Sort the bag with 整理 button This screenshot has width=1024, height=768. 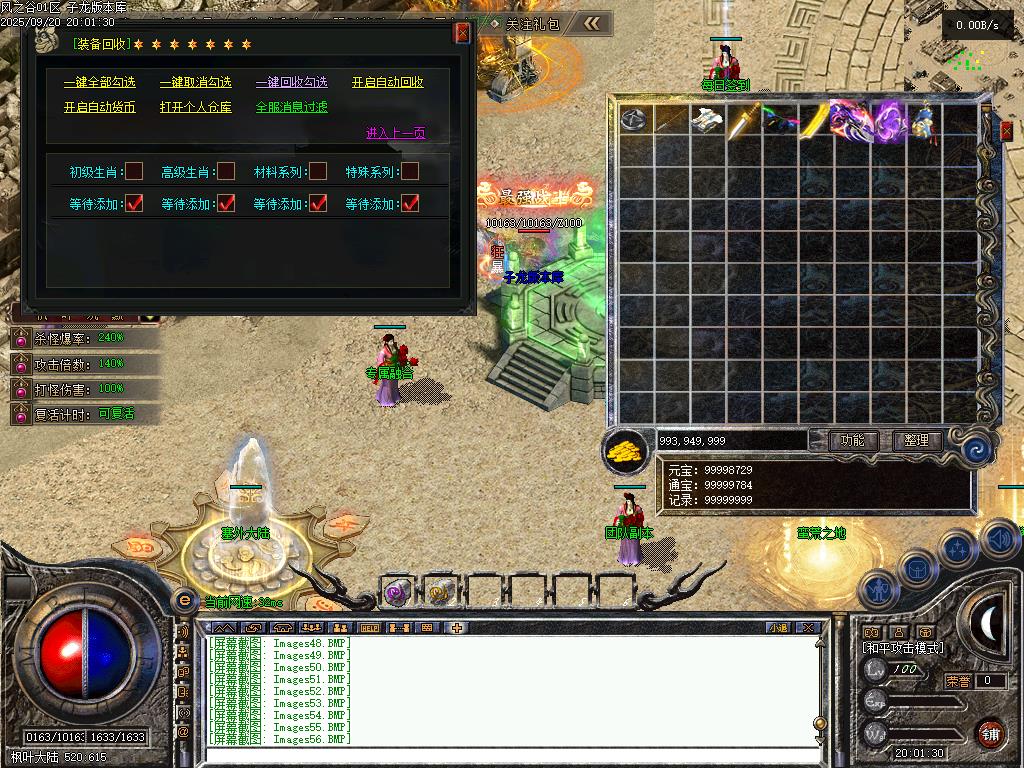tap(916, 440)
